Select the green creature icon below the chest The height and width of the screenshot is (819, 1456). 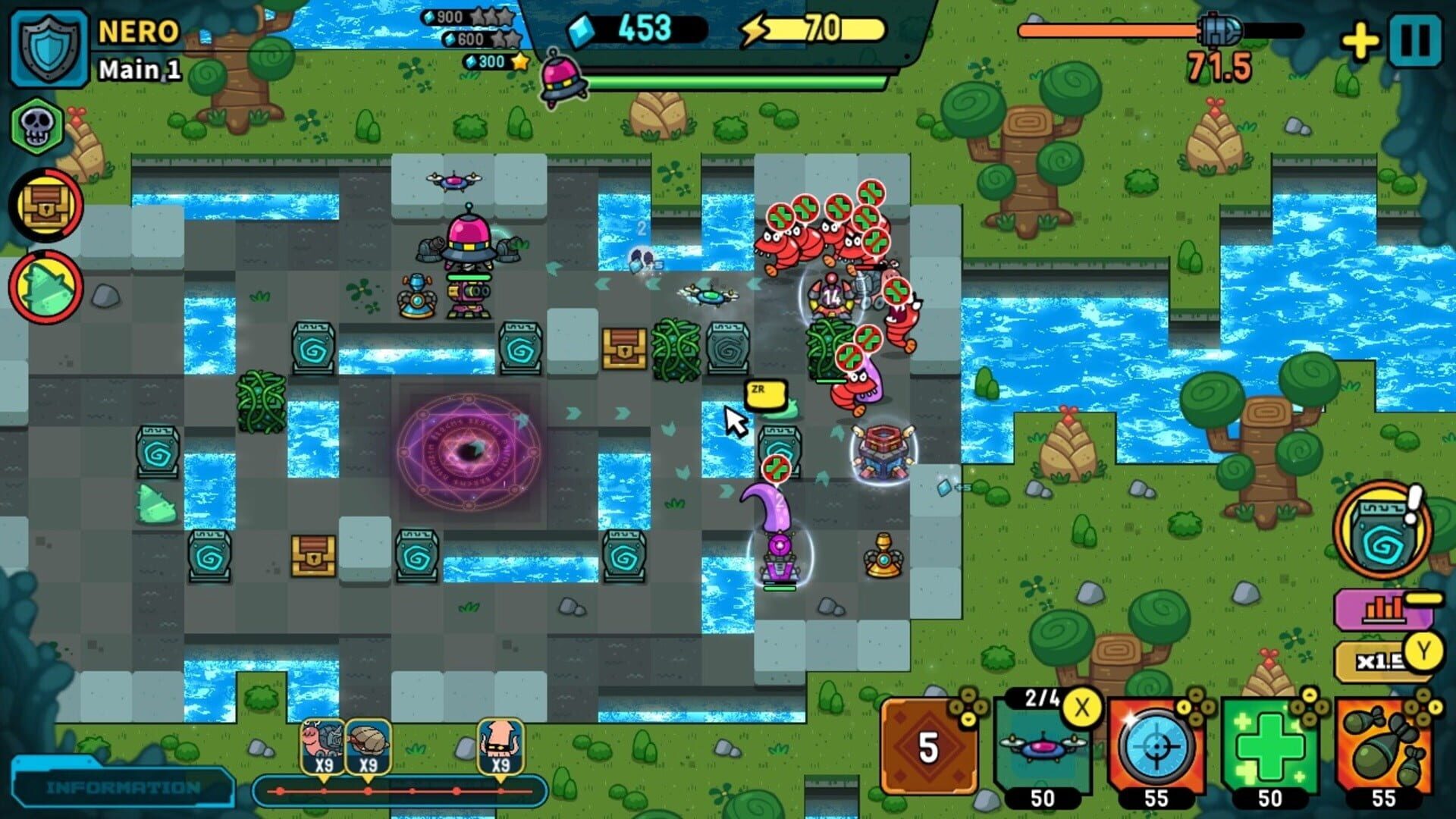pyautogui.click(x=45, y=281)
